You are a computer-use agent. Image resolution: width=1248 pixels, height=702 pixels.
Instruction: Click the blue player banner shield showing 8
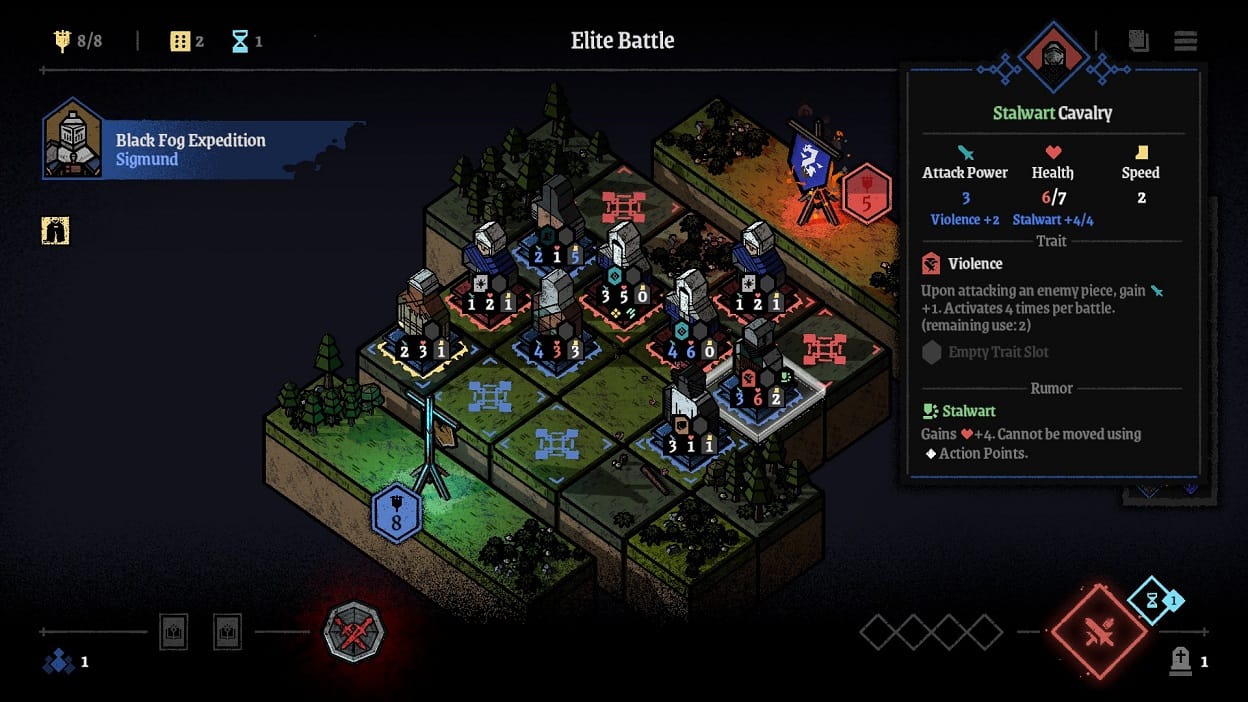(x=396, y=514)
